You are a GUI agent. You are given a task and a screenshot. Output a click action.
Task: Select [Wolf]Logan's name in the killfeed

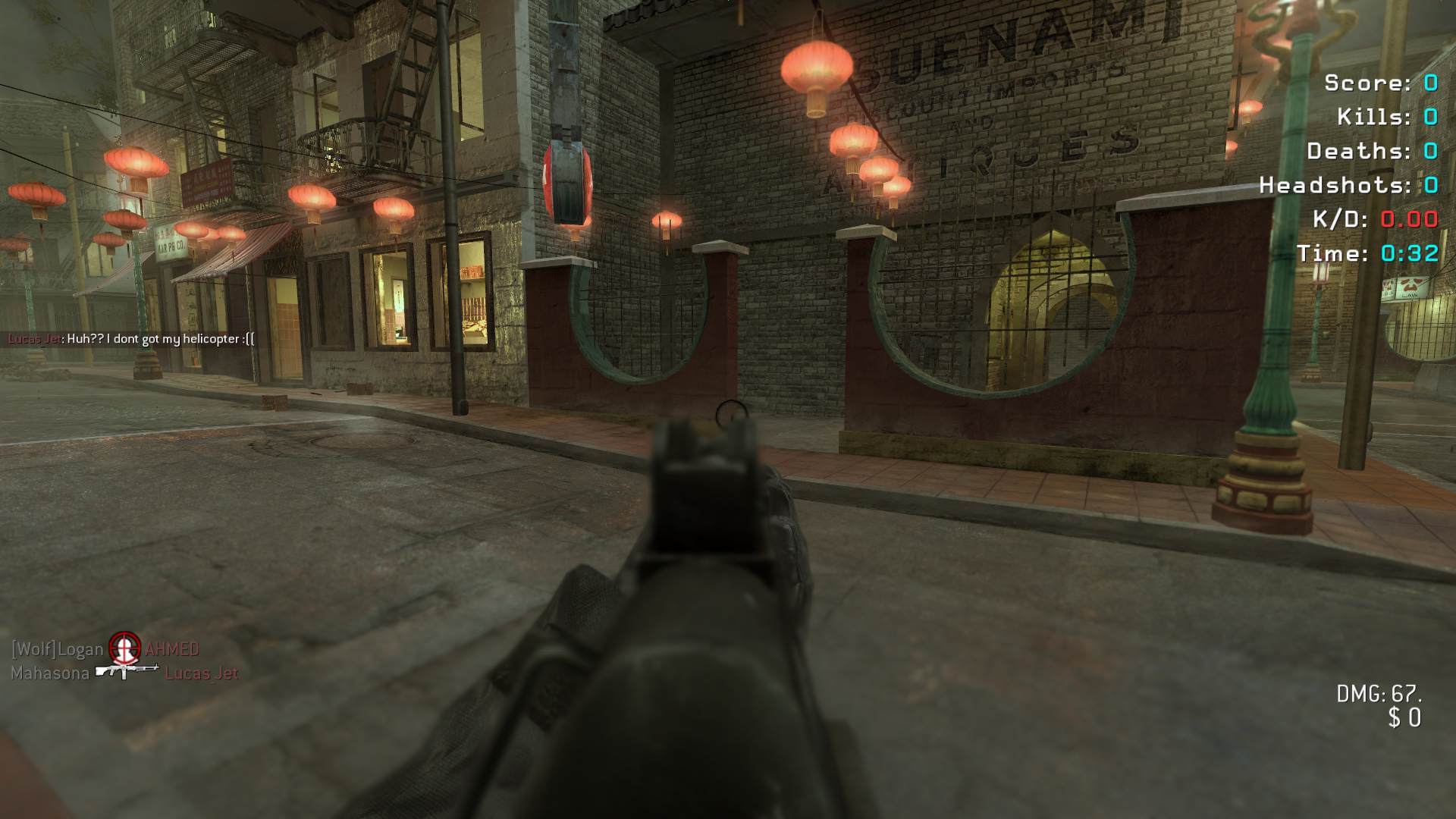pos(57,649)
